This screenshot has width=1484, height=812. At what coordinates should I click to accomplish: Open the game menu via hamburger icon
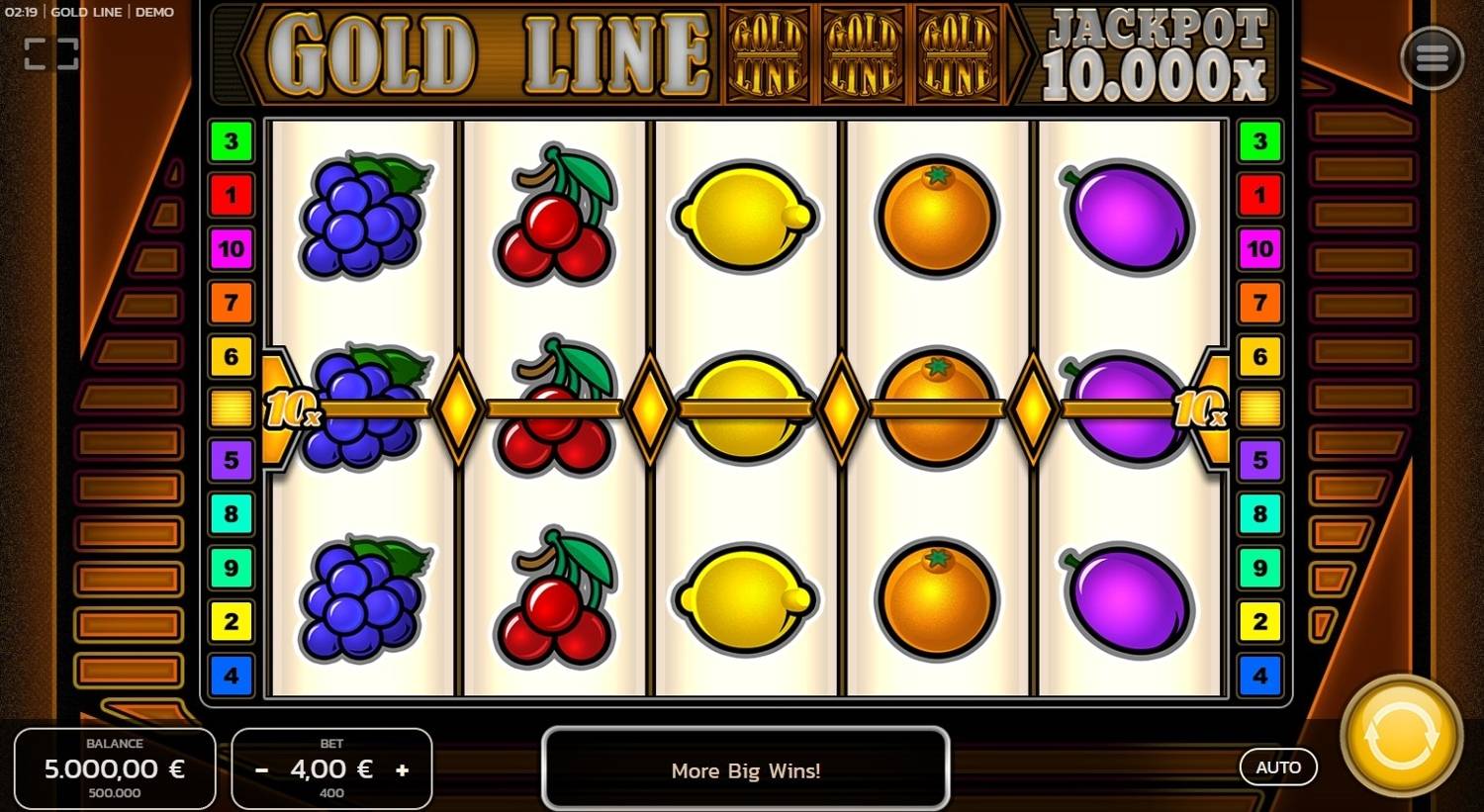pyautogui.click(x=1432, y=57)
